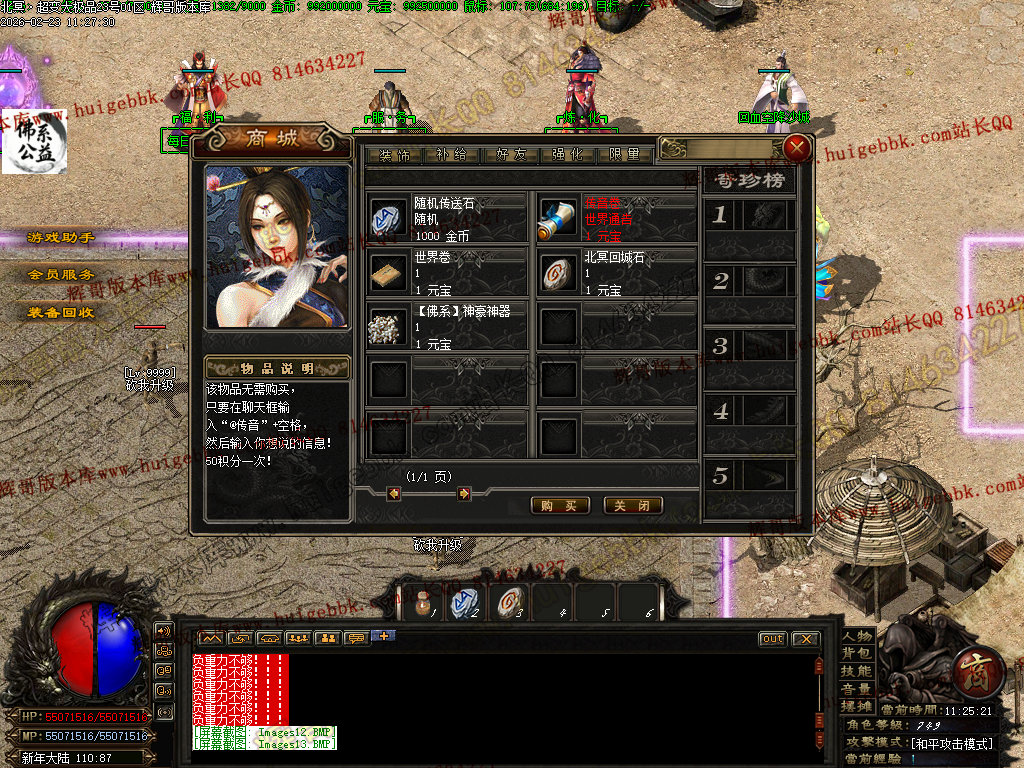The image size is (1024, 768).
Task: Open the 补给 supplies tab
Action: [450, 156]
